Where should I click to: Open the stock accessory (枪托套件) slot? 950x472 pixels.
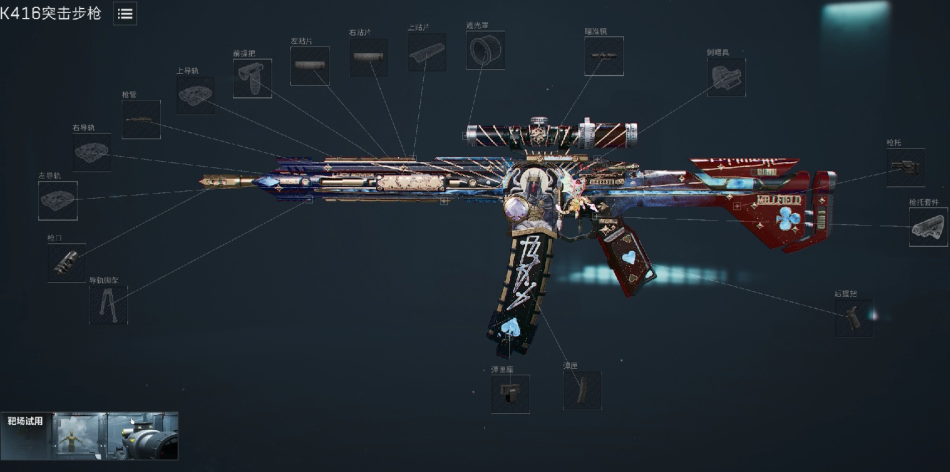coord(928,227)
